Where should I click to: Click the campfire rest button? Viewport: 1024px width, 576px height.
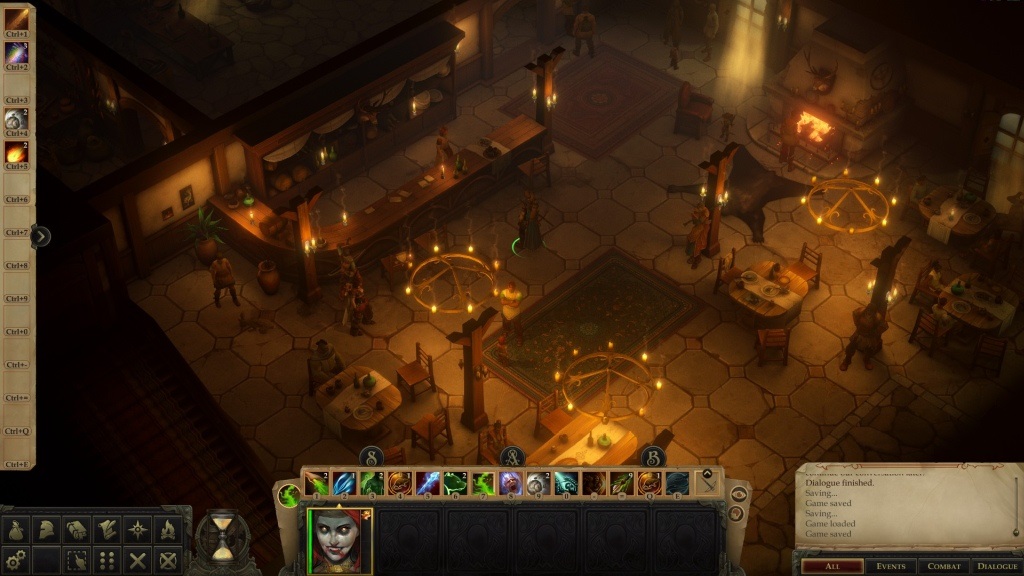pyautogui.click(x=168, y=530)
